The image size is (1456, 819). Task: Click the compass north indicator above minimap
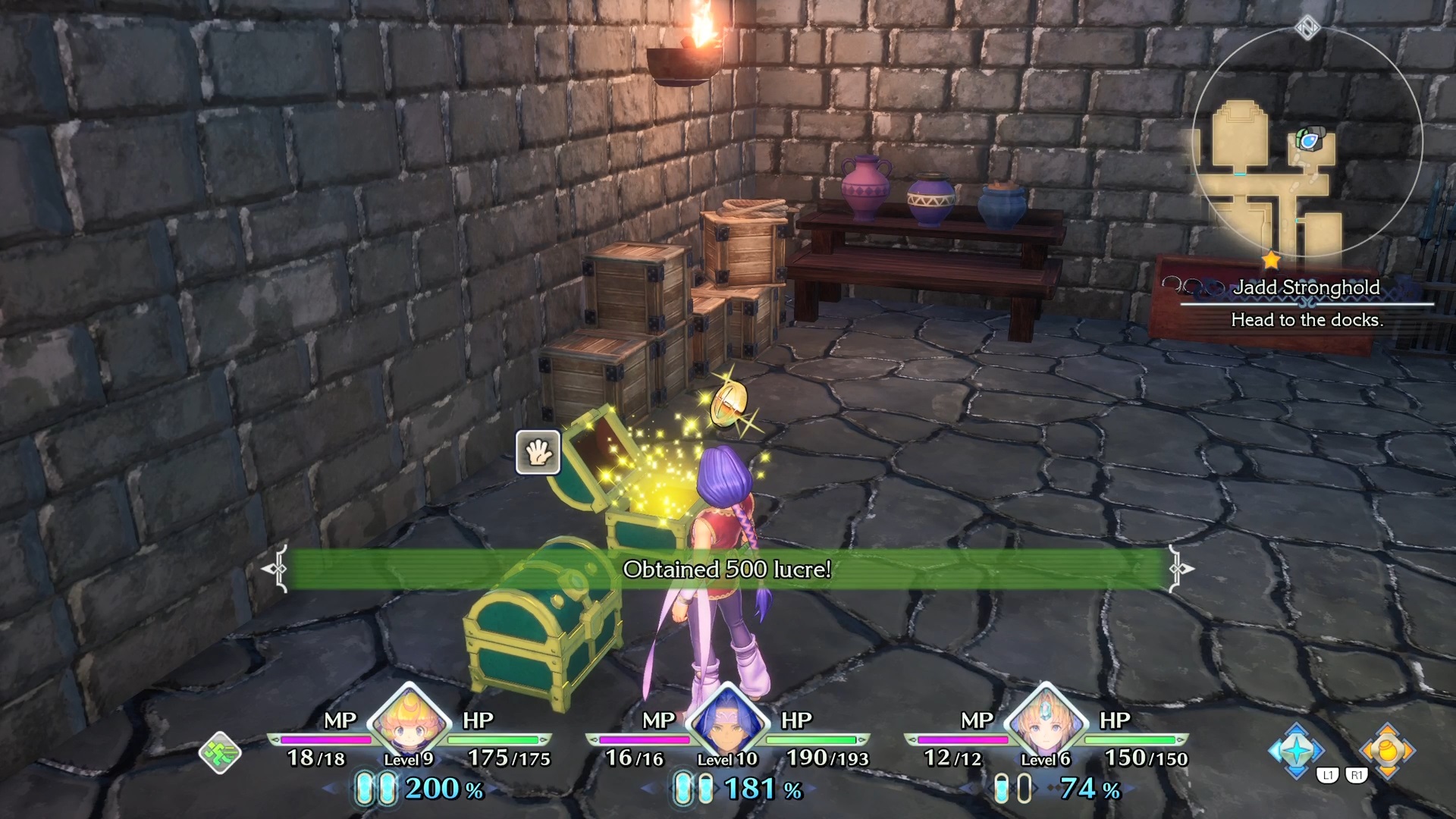pyautogui.click(x=1307, y=29)
